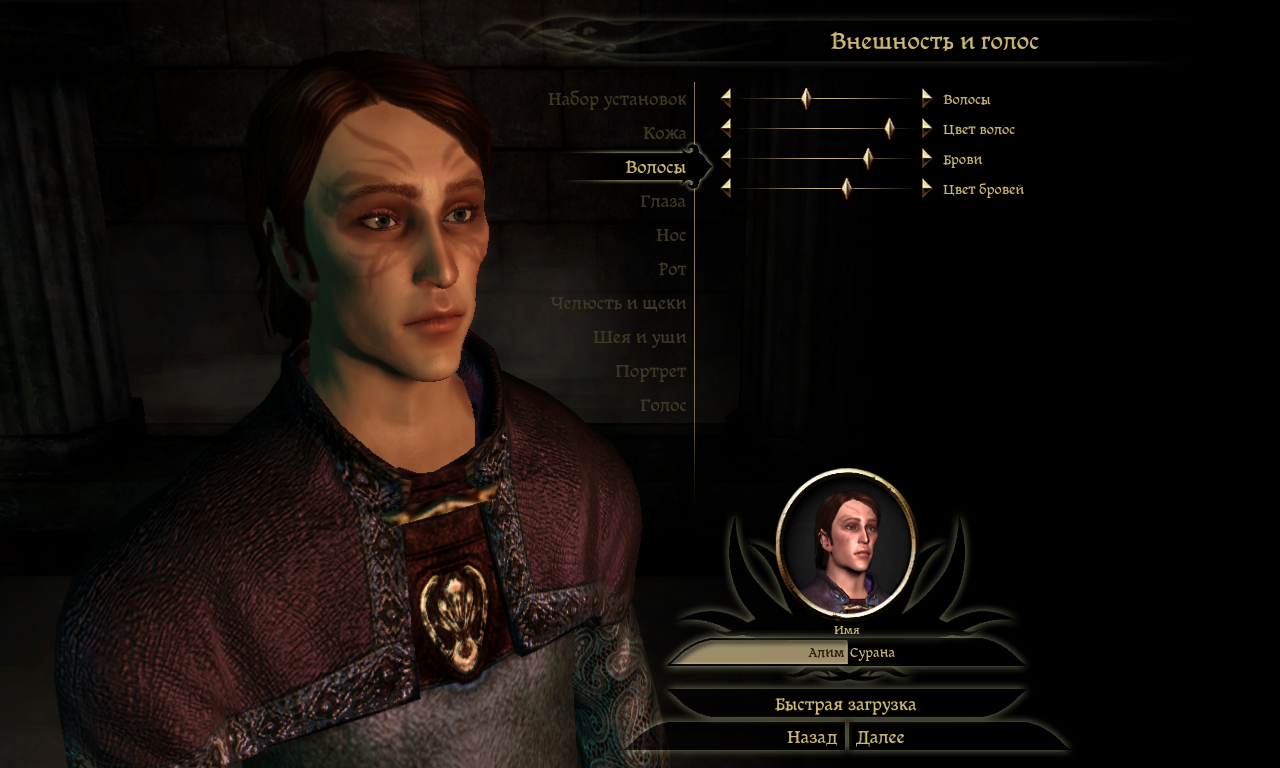Open the Челюсть и щеки category
The image size is (1280, 768).
[x=618, y=304]
